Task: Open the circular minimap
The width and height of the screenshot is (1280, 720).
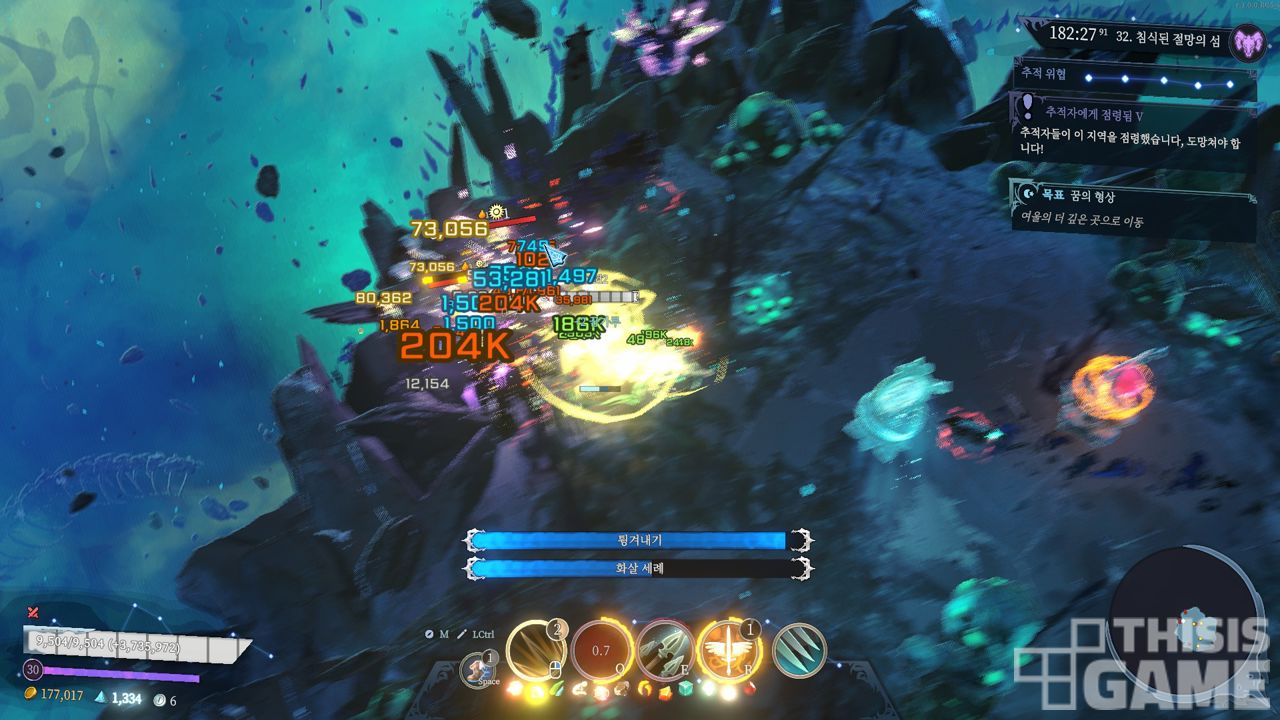Action: 1187,622
